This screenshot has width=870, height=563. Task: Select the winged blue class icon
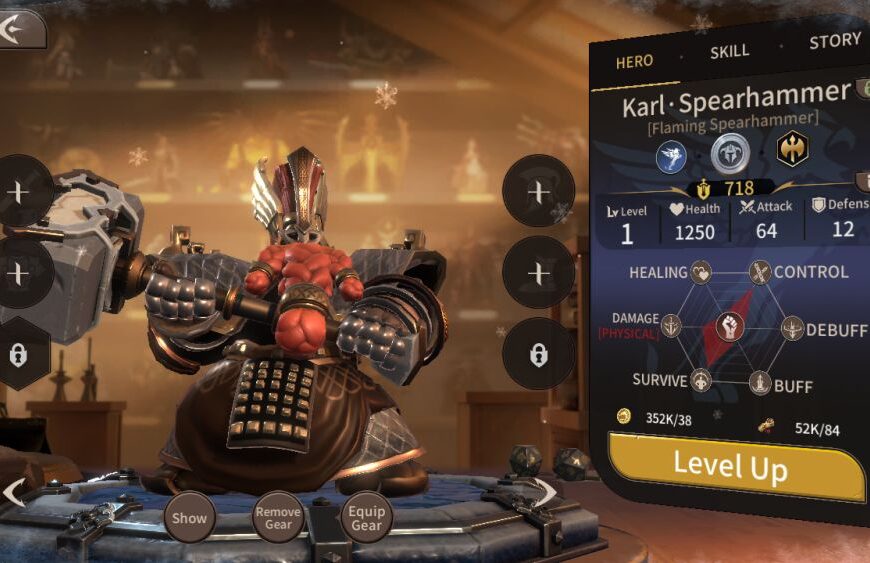(x=672, y=155)
